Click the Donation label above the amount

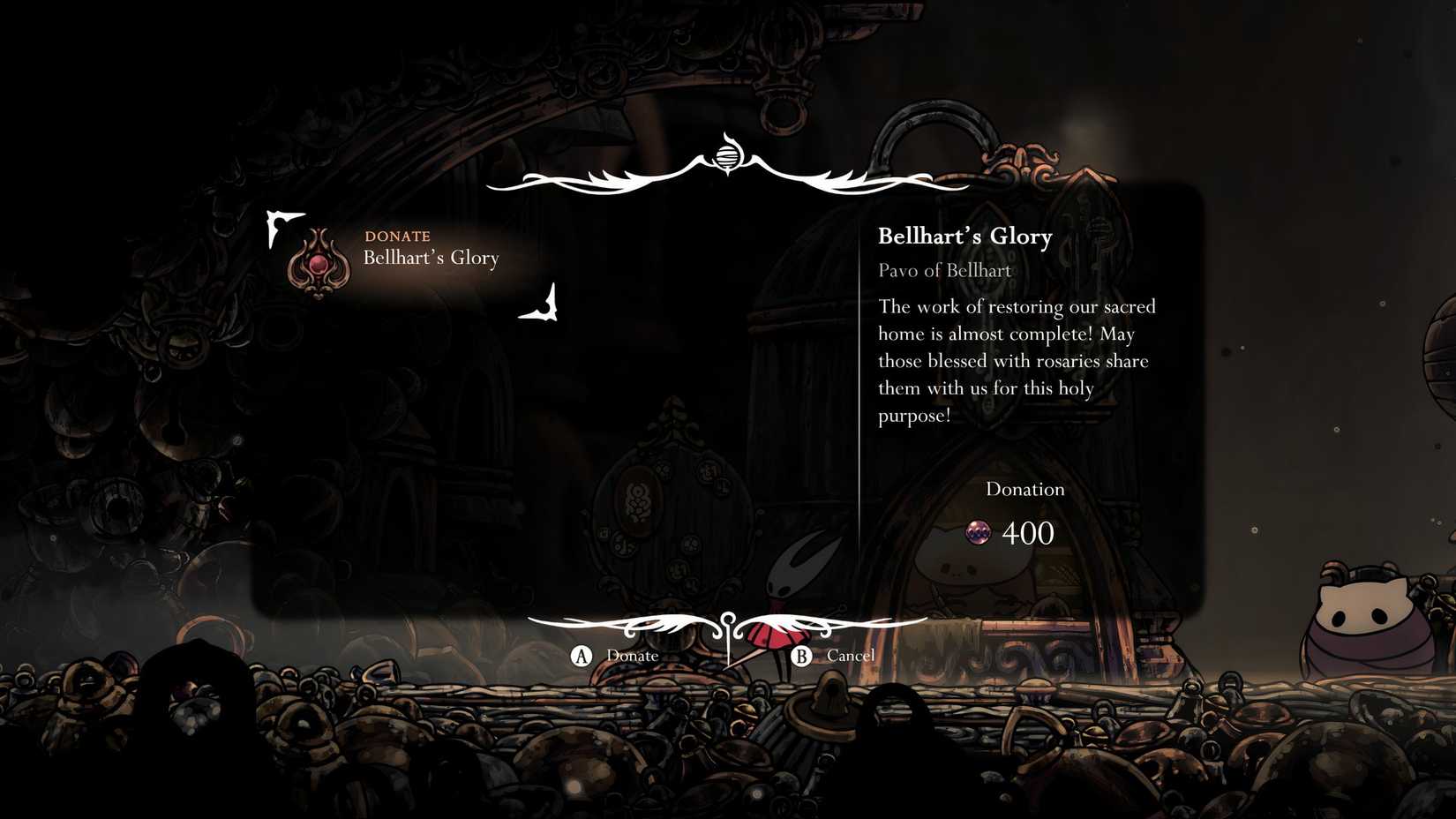pyautogui.click(x=1024, y=488)
